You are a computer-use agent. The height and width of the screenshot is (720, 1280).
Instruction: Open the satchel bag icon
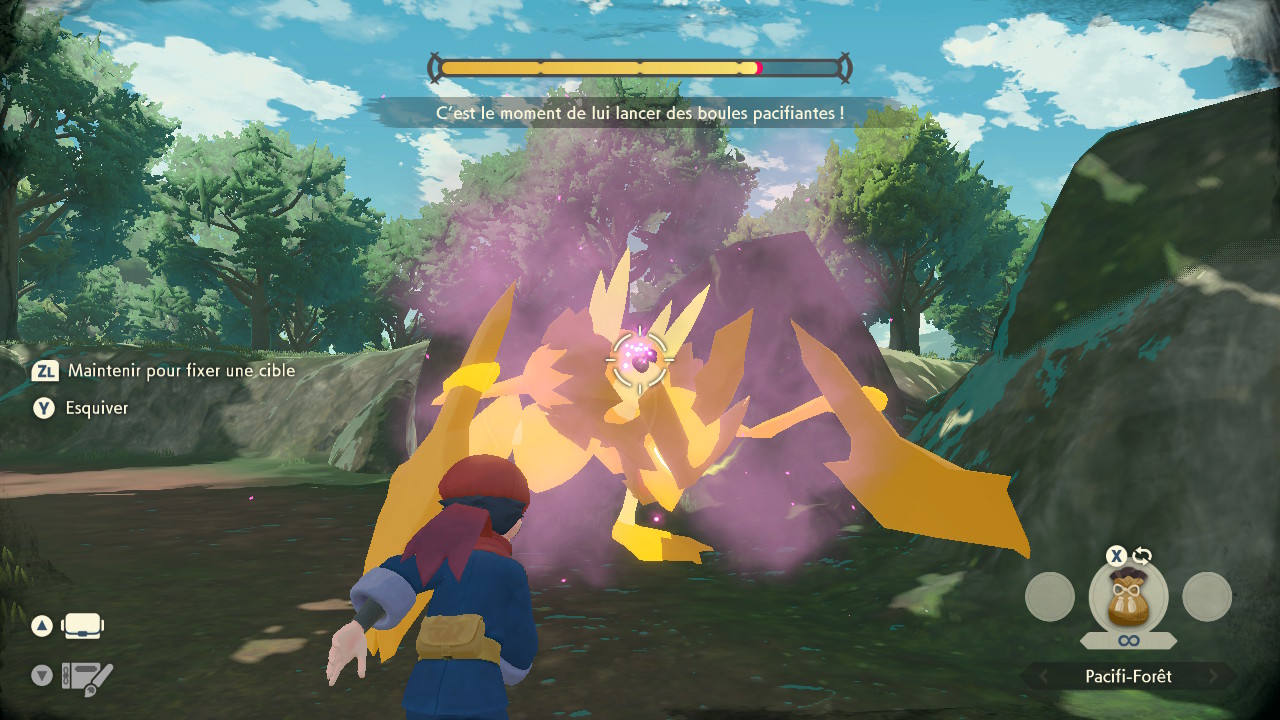pos(83,627)
